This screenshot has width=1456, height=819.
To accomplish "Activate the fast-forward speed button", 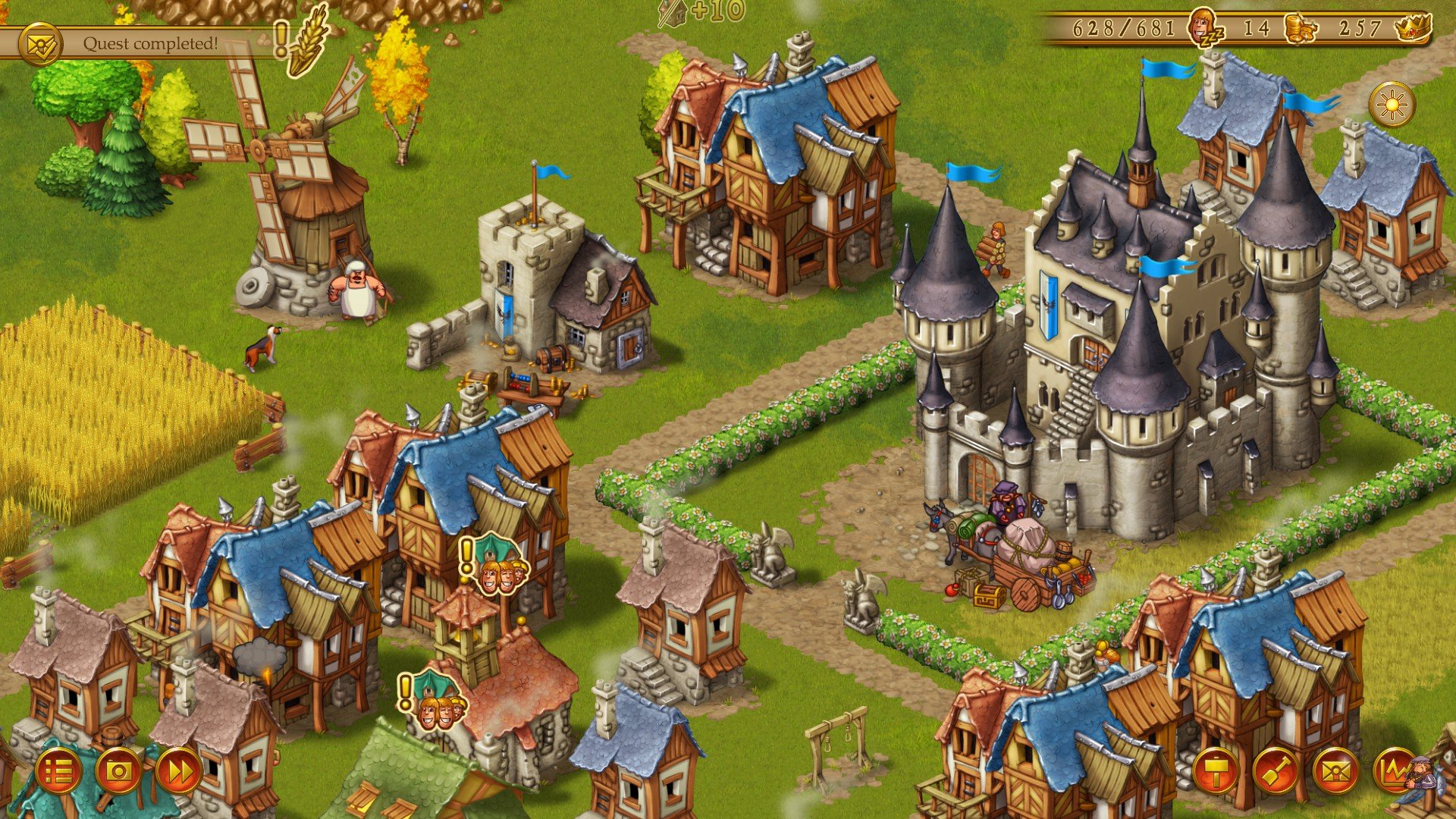I will pos(179,772).
